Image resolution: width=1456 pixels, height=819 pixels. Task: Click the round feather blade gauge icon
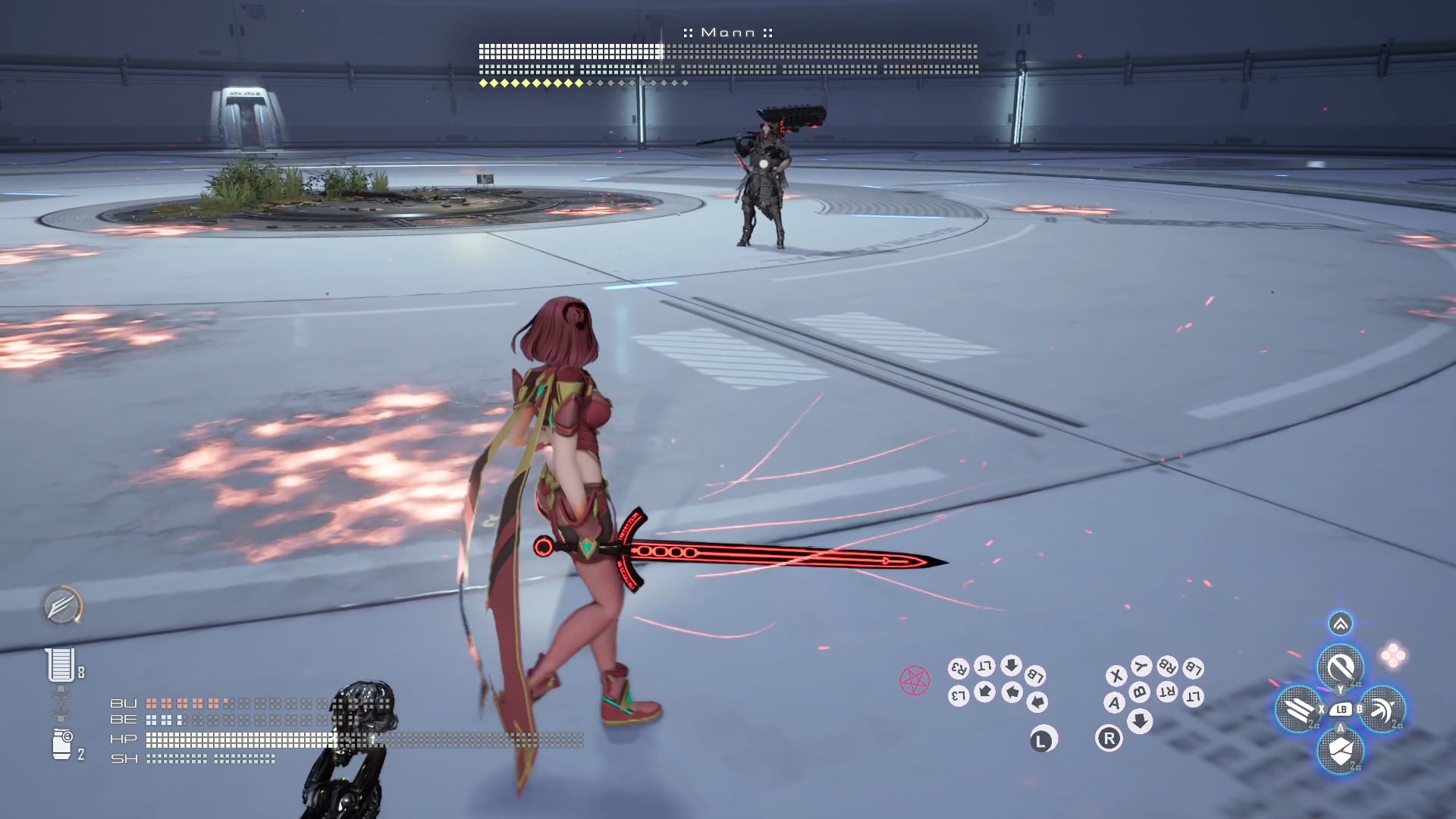click(61, 606)
